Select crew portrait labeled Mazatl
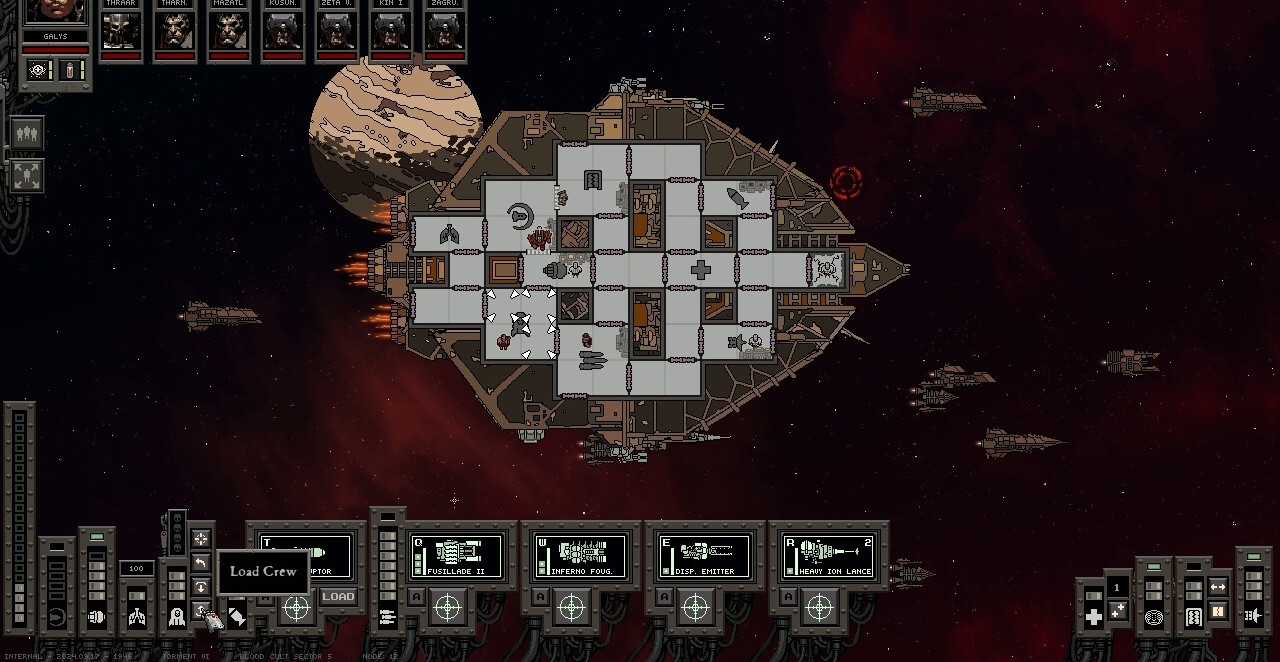 (229, 31)
